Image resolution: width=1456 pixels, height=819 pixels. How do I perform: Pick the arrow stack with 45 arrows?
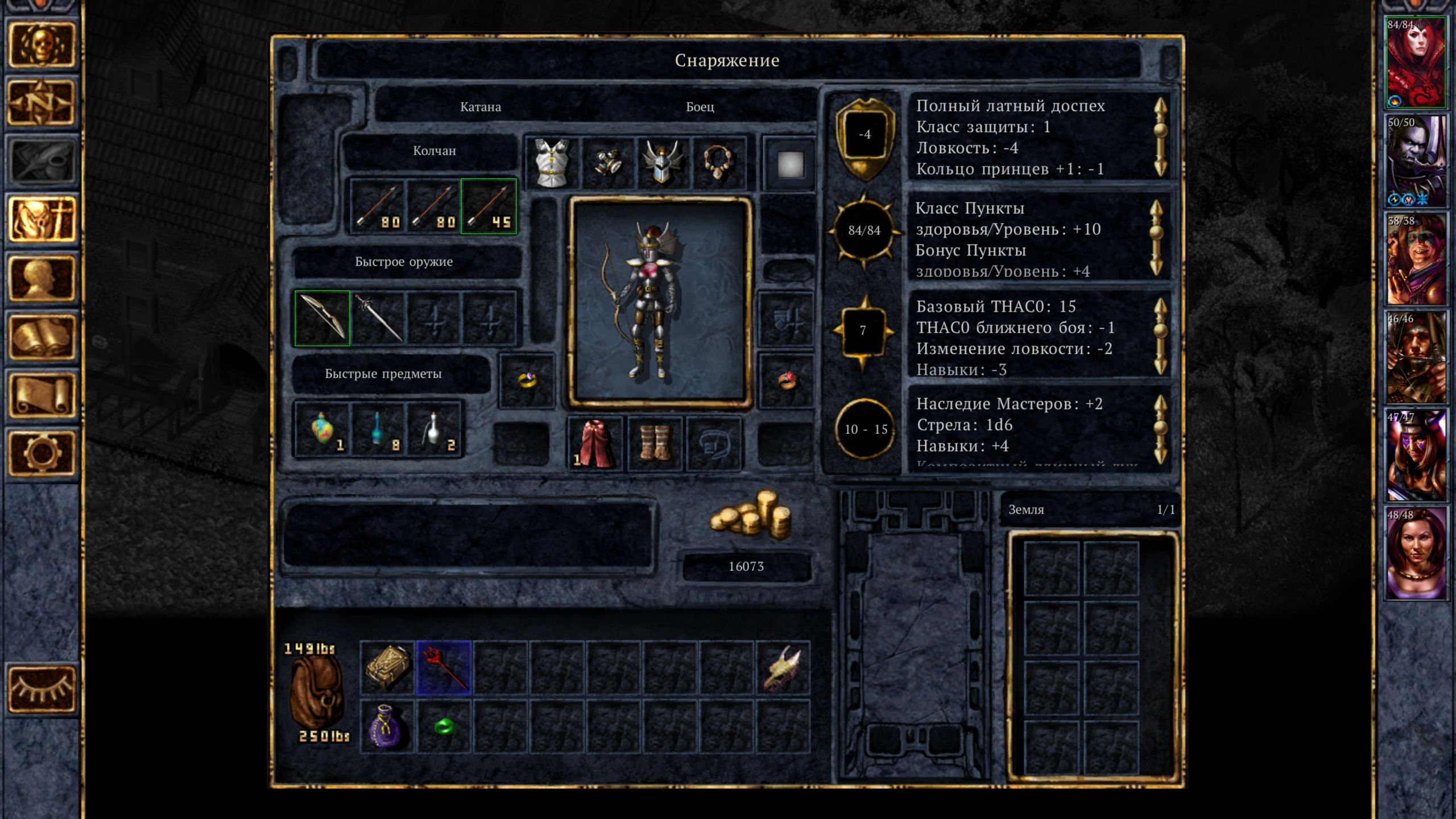(x=489, y=206)
